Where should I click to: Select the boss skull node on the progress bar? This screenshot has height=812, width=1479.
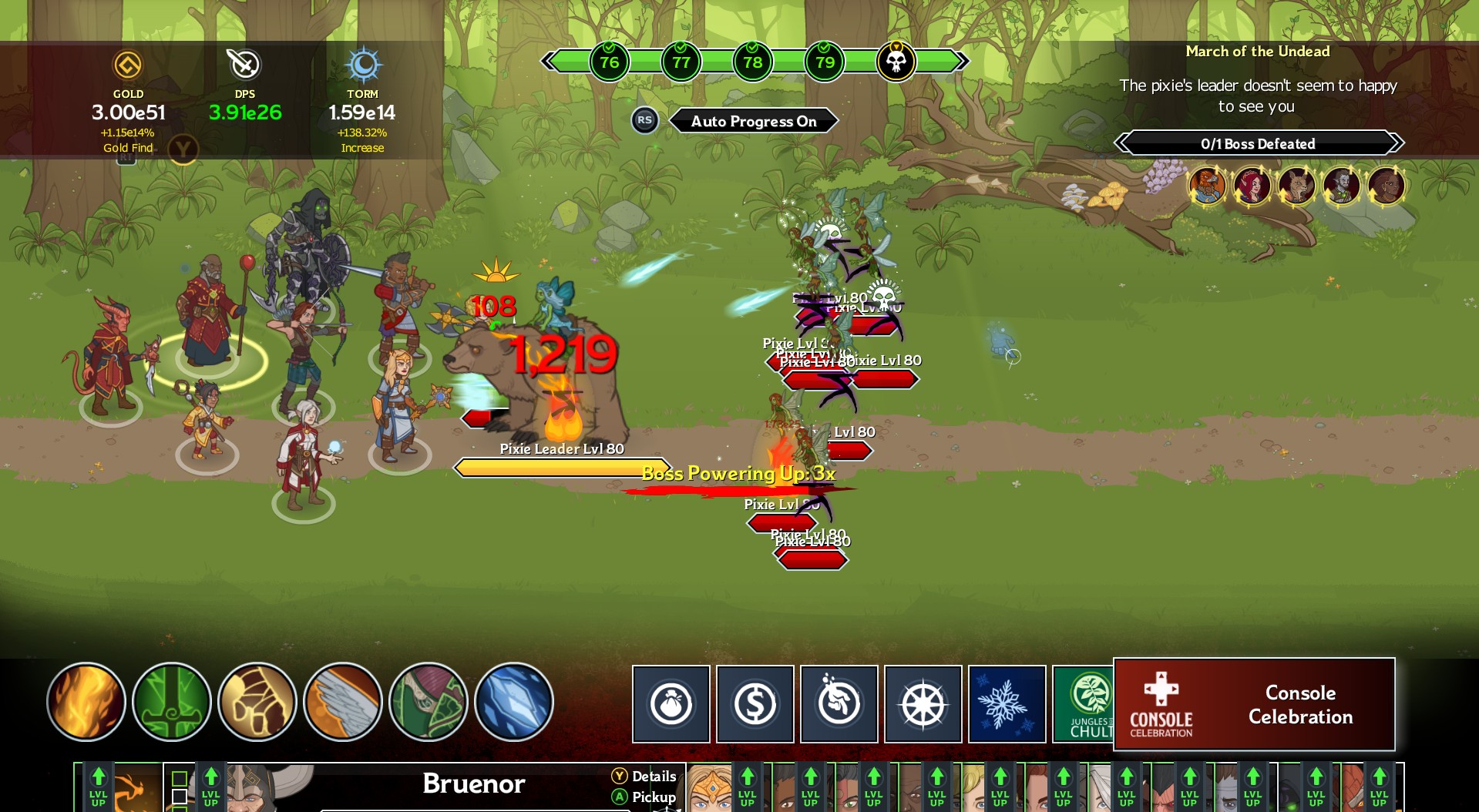[896, 61]
